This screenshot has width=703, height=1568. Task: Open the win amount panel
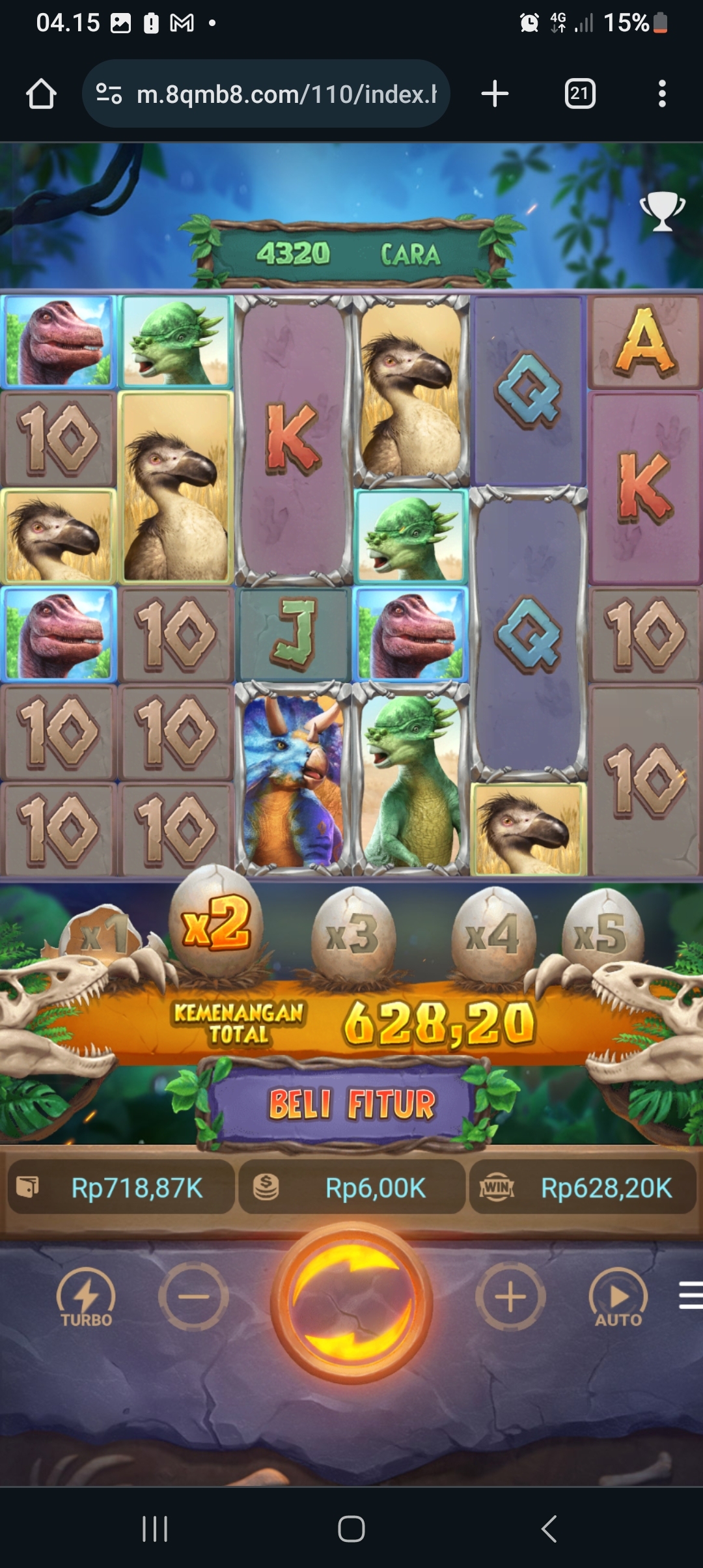tap(583, 1188)
